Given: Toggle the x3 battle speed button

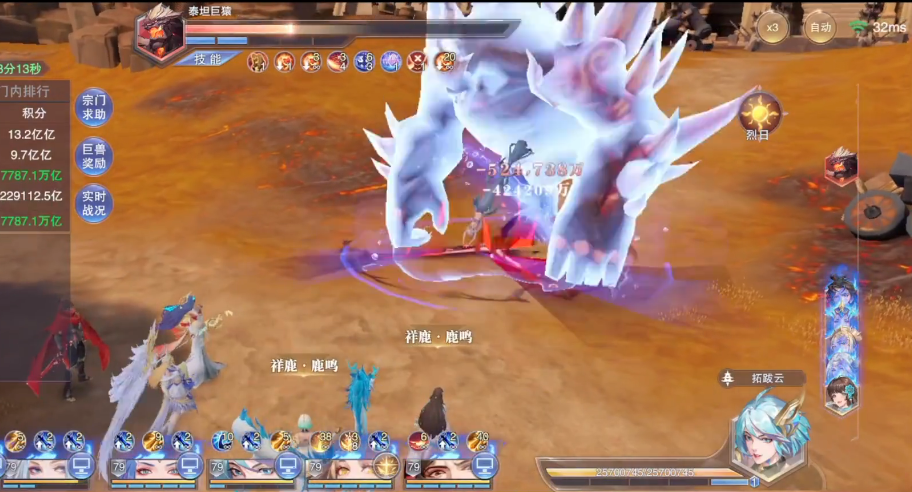Looking at the screenshot, I should pos(772,27).
